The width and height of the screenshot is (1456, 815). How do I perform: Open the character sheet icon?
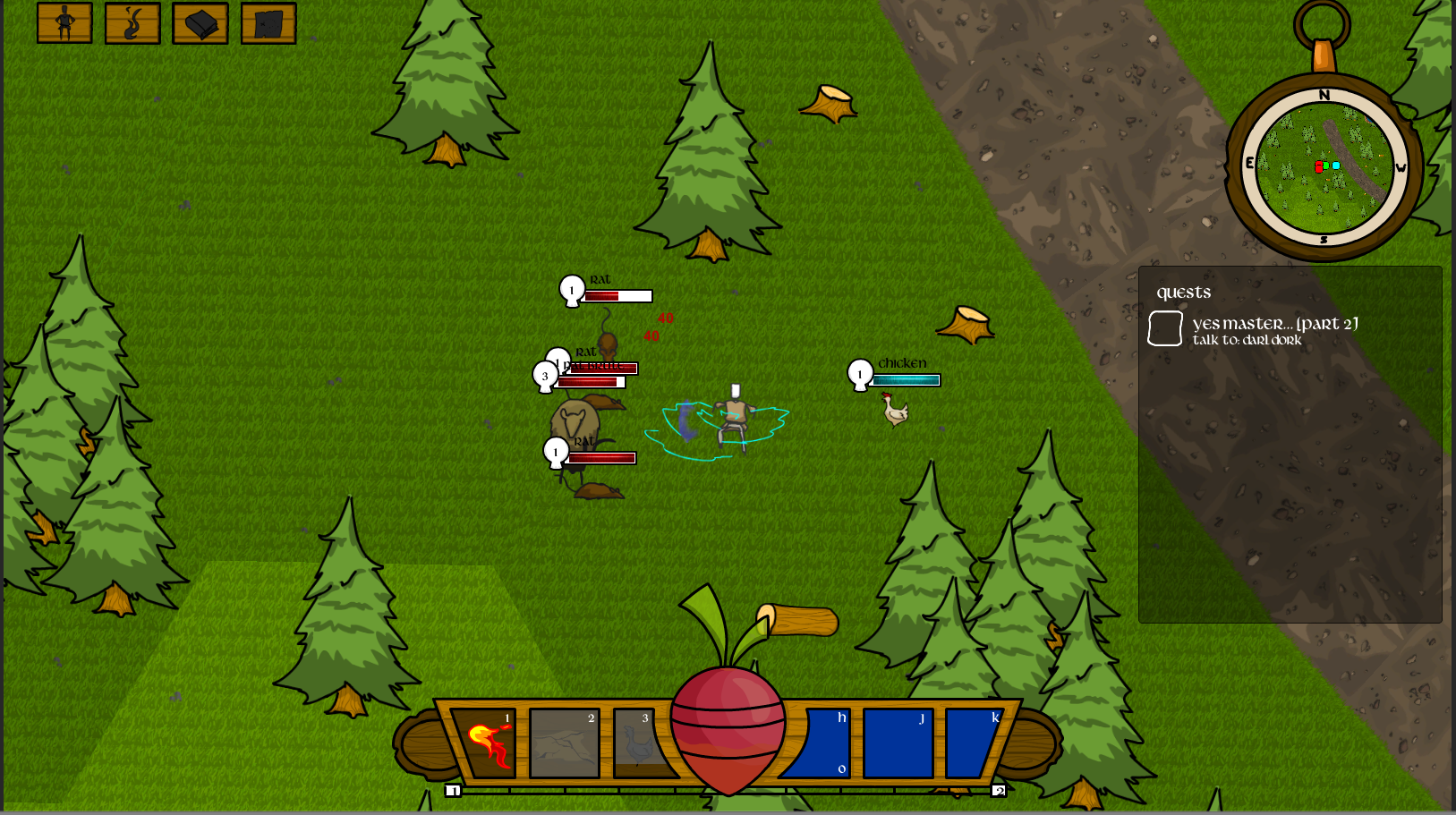[64, 23]
